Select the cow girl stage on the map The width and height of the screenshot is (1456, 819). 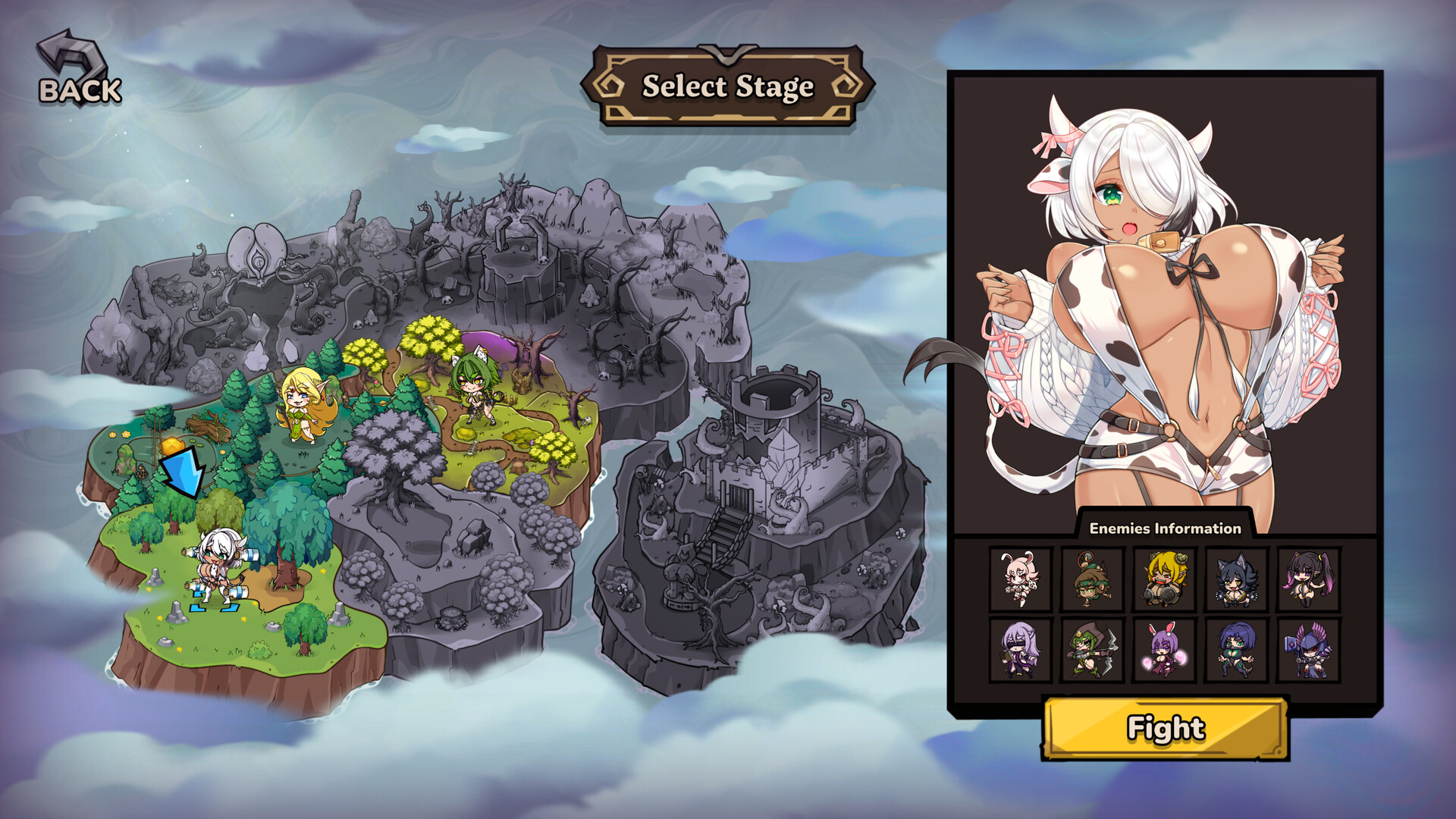point(216,566)
